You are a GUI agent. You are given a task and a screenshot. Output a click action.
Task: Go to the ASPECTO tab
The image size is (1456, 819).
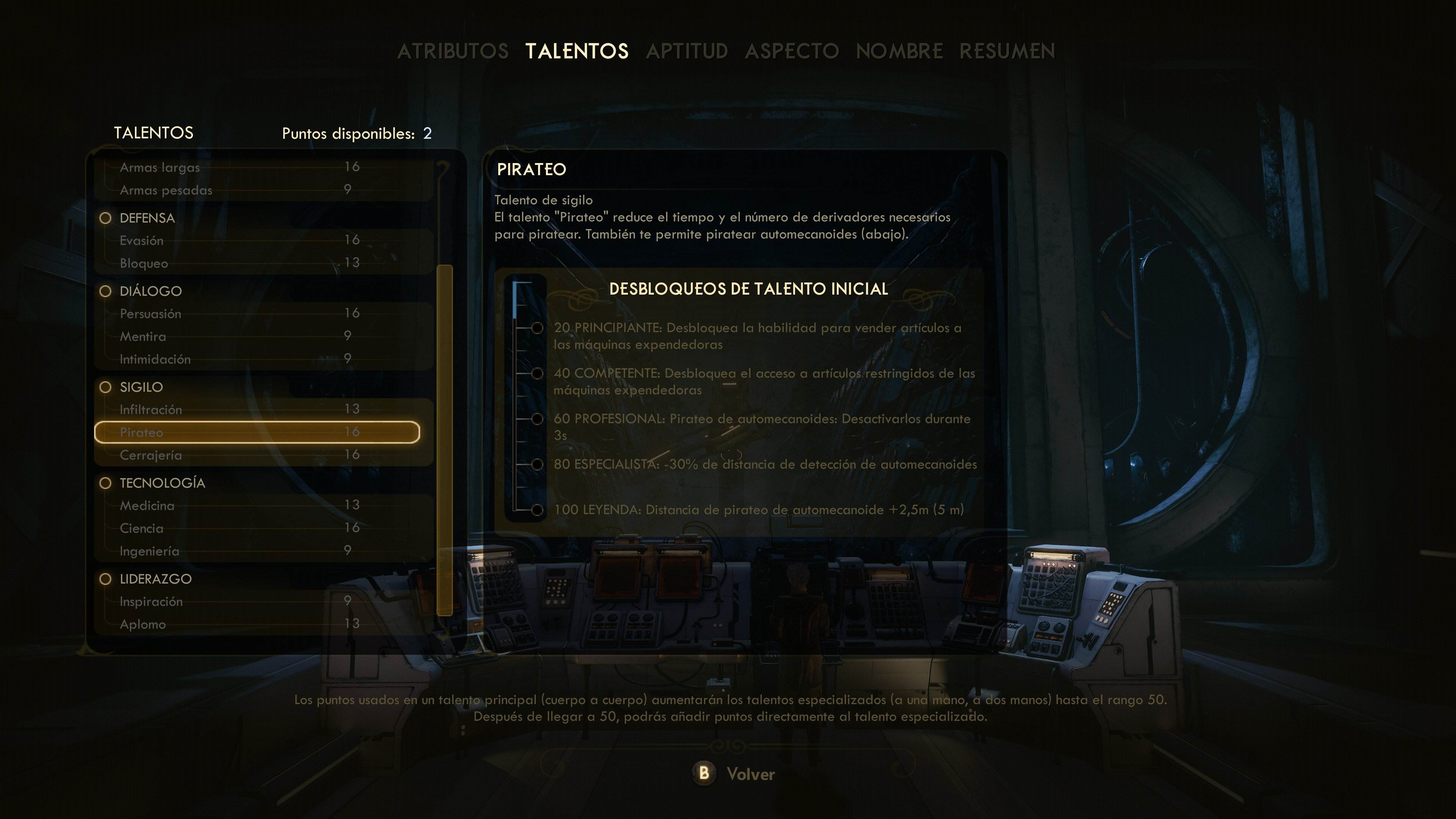(x=791, y=52)
